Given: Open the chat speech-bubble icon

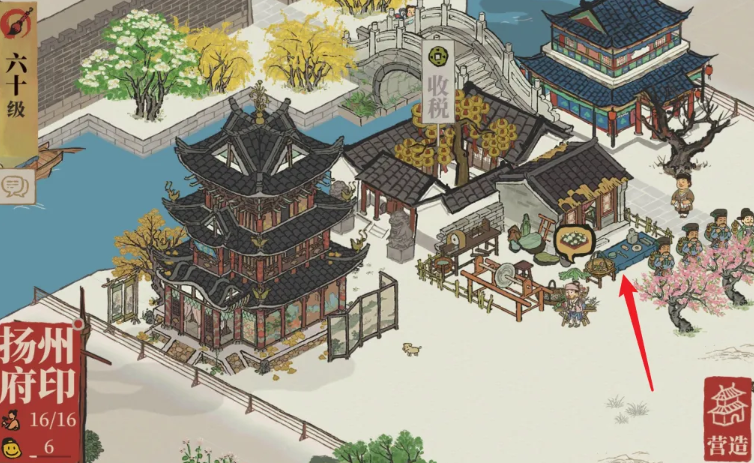Looking at the screenshot, I should click(13, 186).
